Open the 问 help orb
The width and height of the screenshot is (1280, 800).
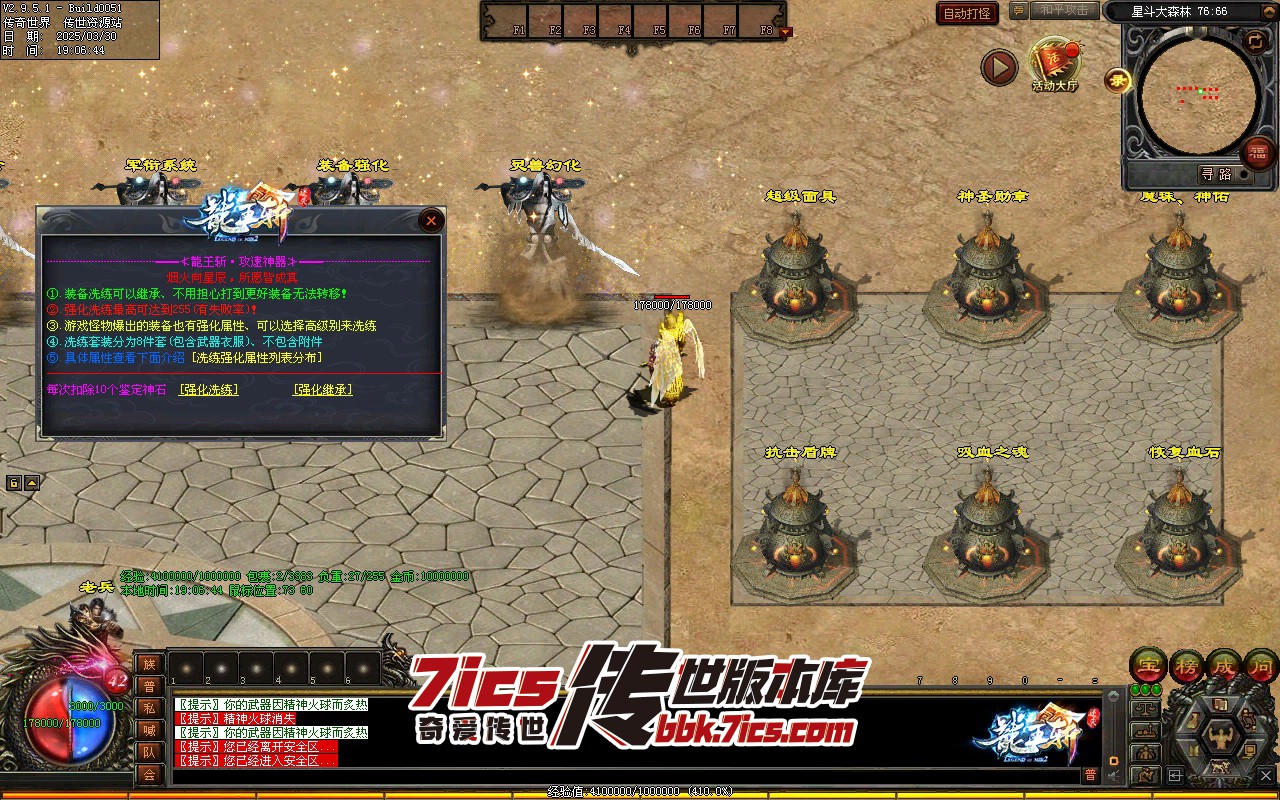(1261, 665)
